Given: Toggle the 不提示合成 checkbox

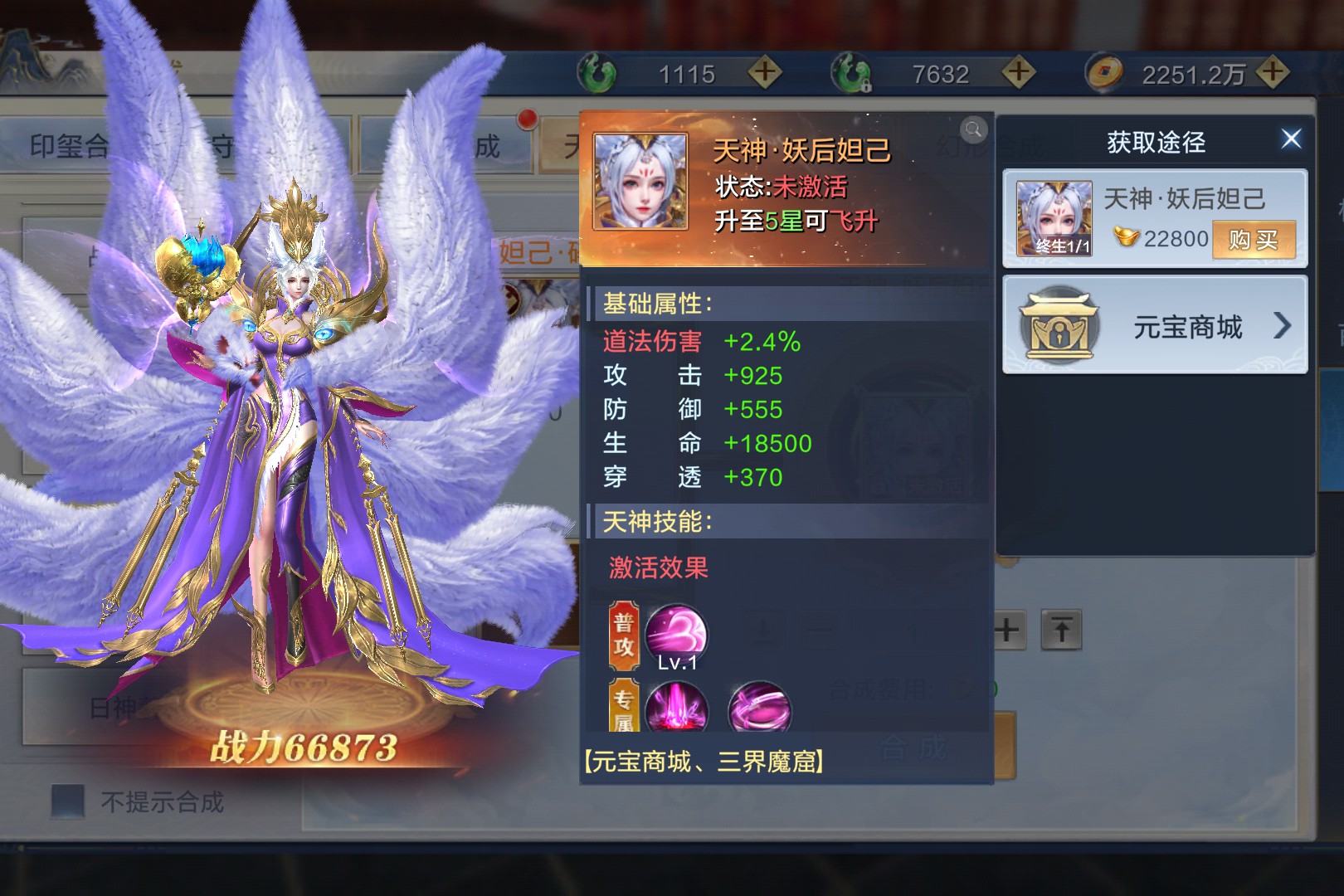Looking at the screenshot, I should coord(68,801).
